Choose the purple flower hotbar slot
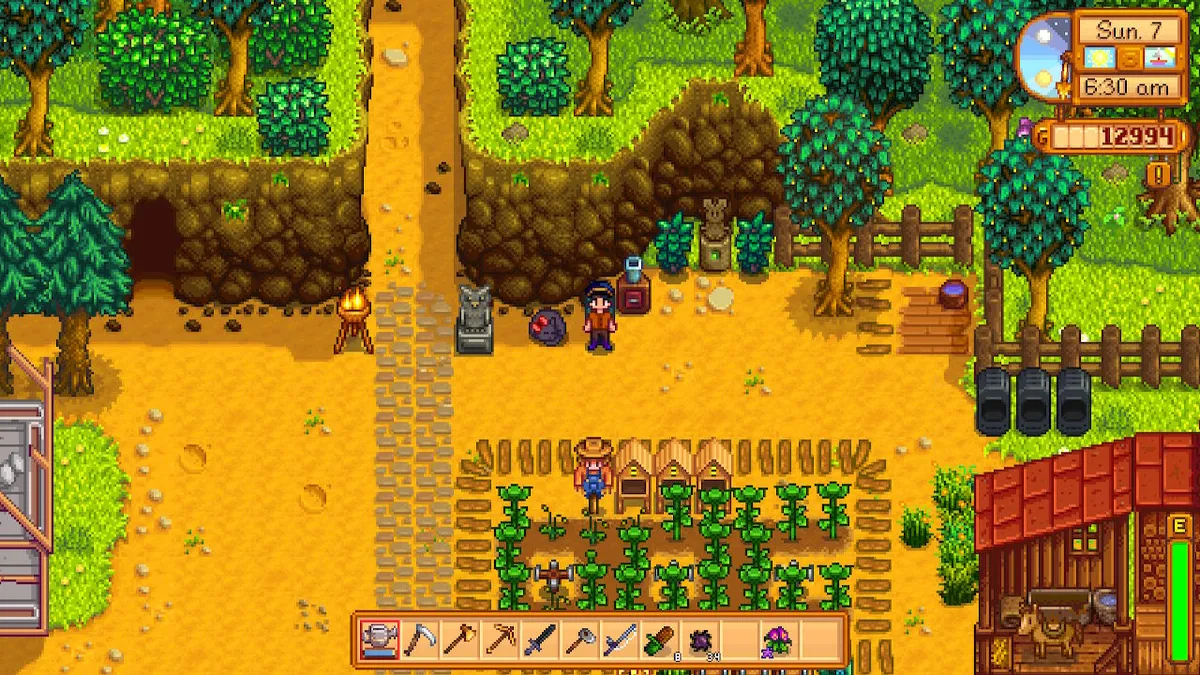Image resolution: width=1200 pixels, height=675 pixels. pyautogui.click(x=777, y=639)
